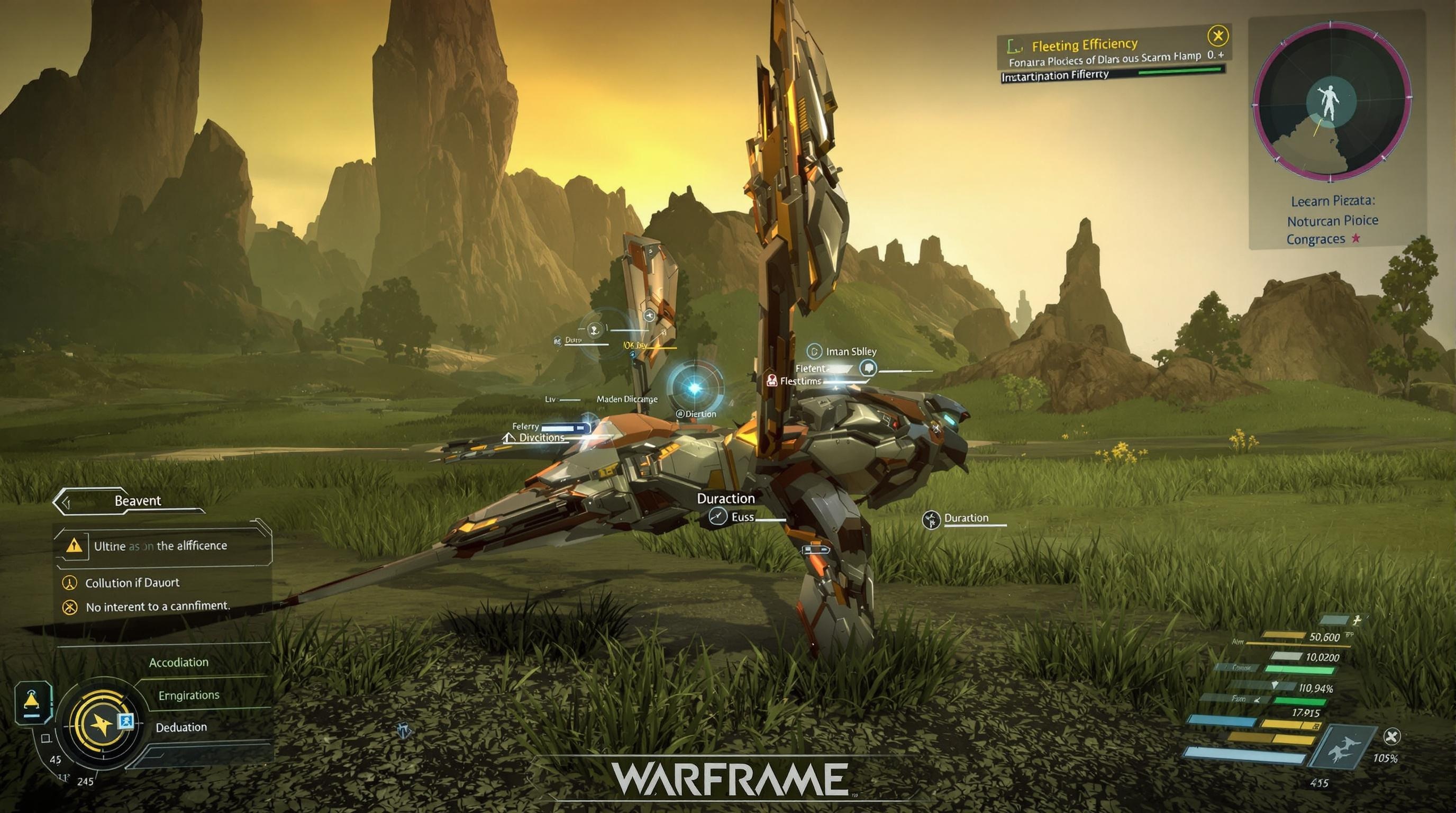Select the Deduation menu entry
The image size is (1456, 813).
point(181,729)
